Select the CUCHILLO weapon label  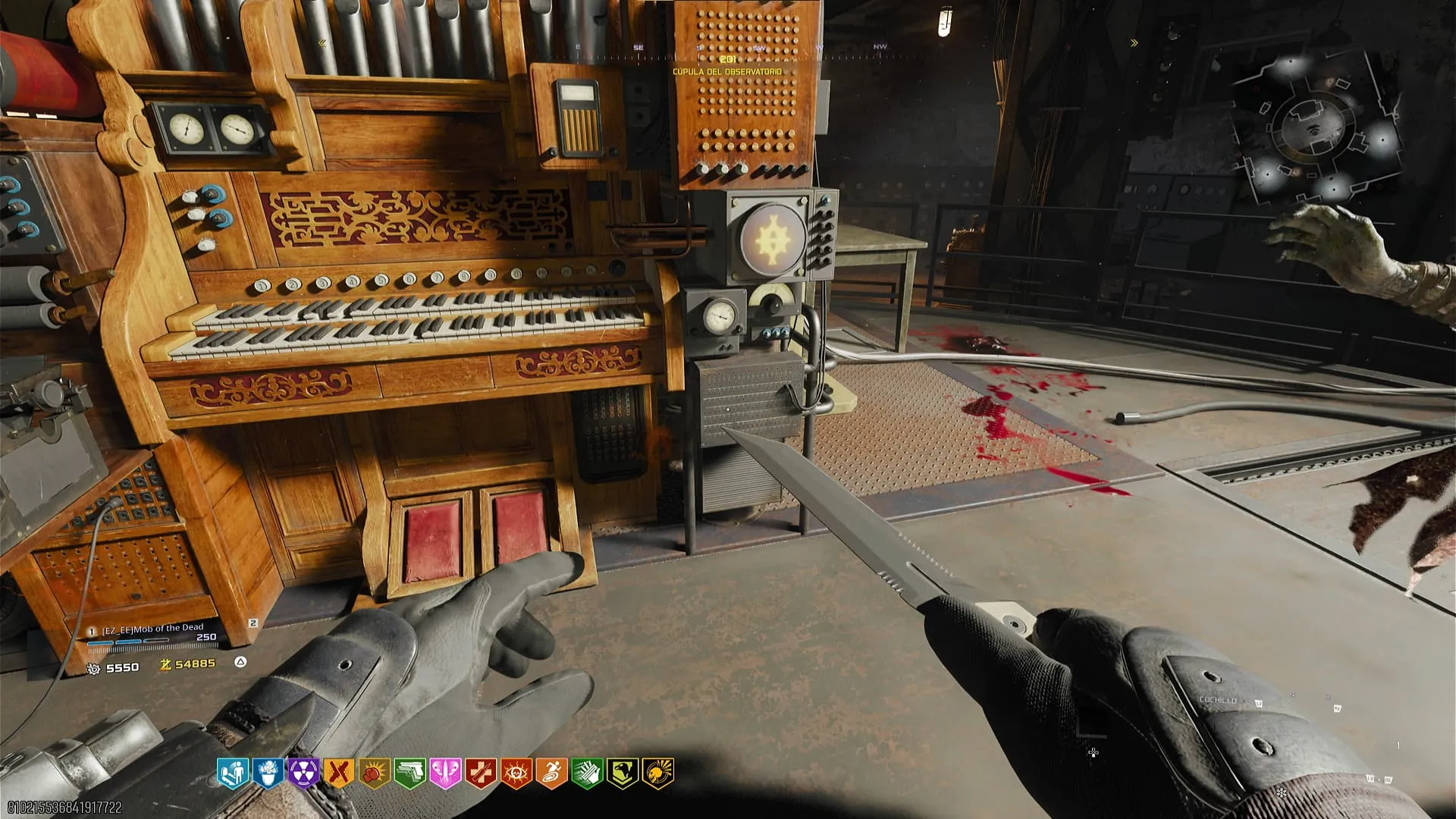(x=1218, y=700)
